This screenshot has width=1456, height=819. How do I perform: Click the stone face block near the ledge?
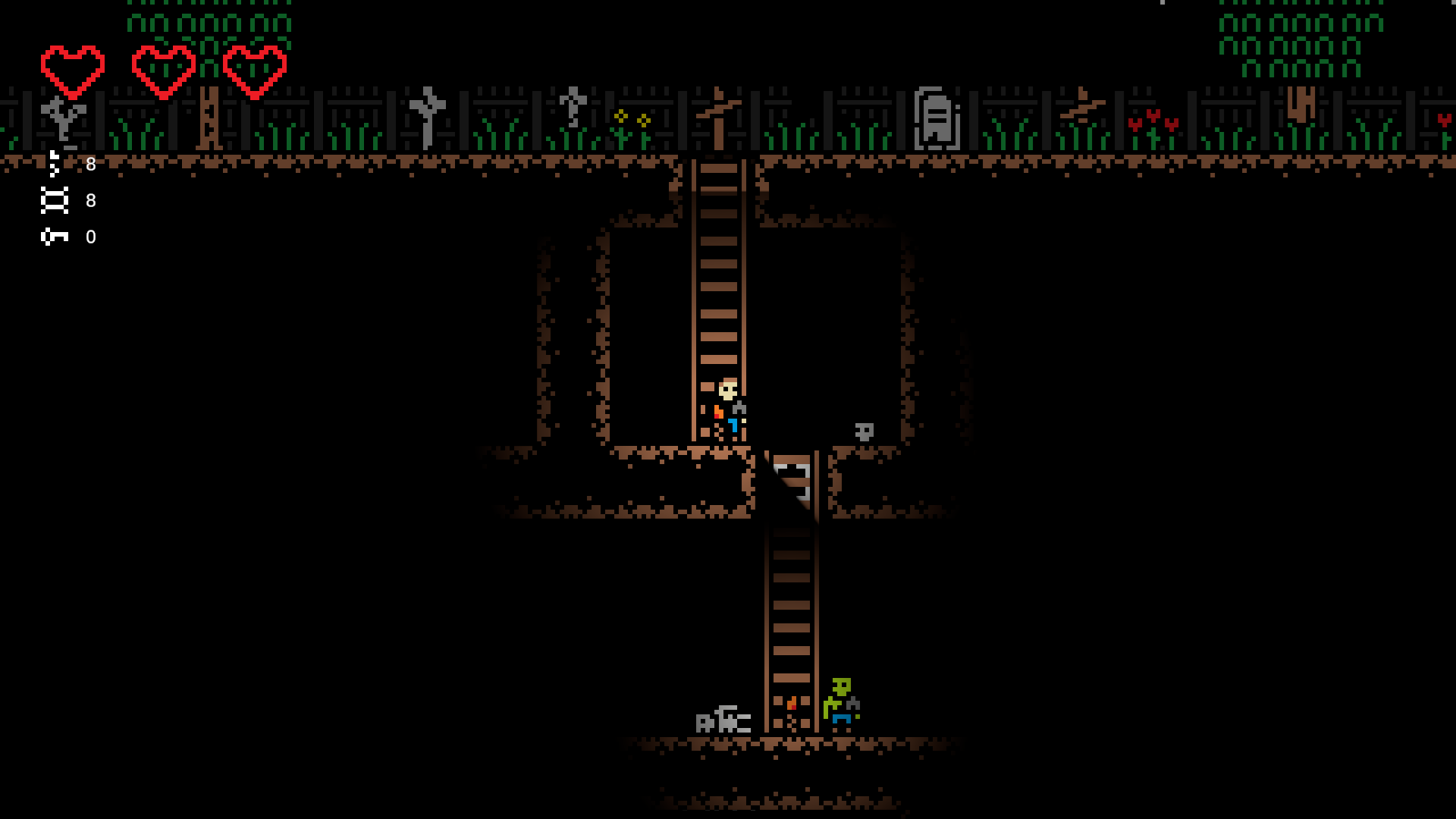tap(864, 432)
